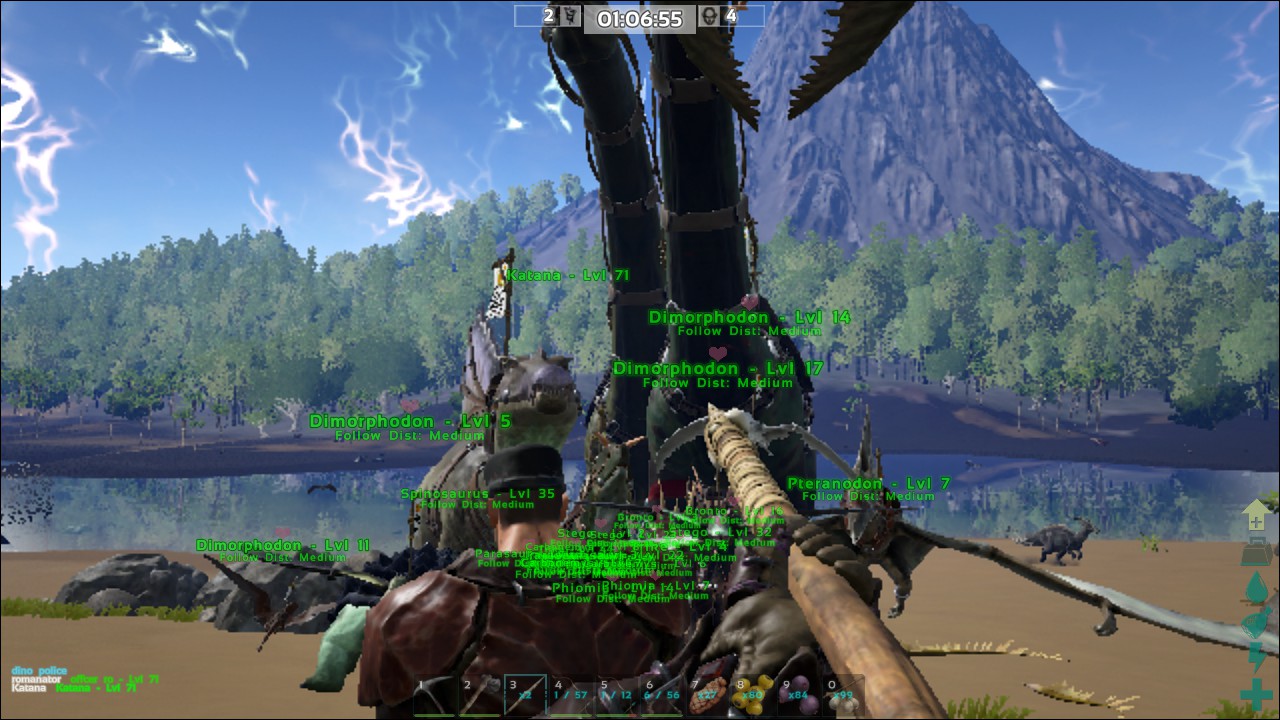Select the white berries in slot 0

click(843, 694)
